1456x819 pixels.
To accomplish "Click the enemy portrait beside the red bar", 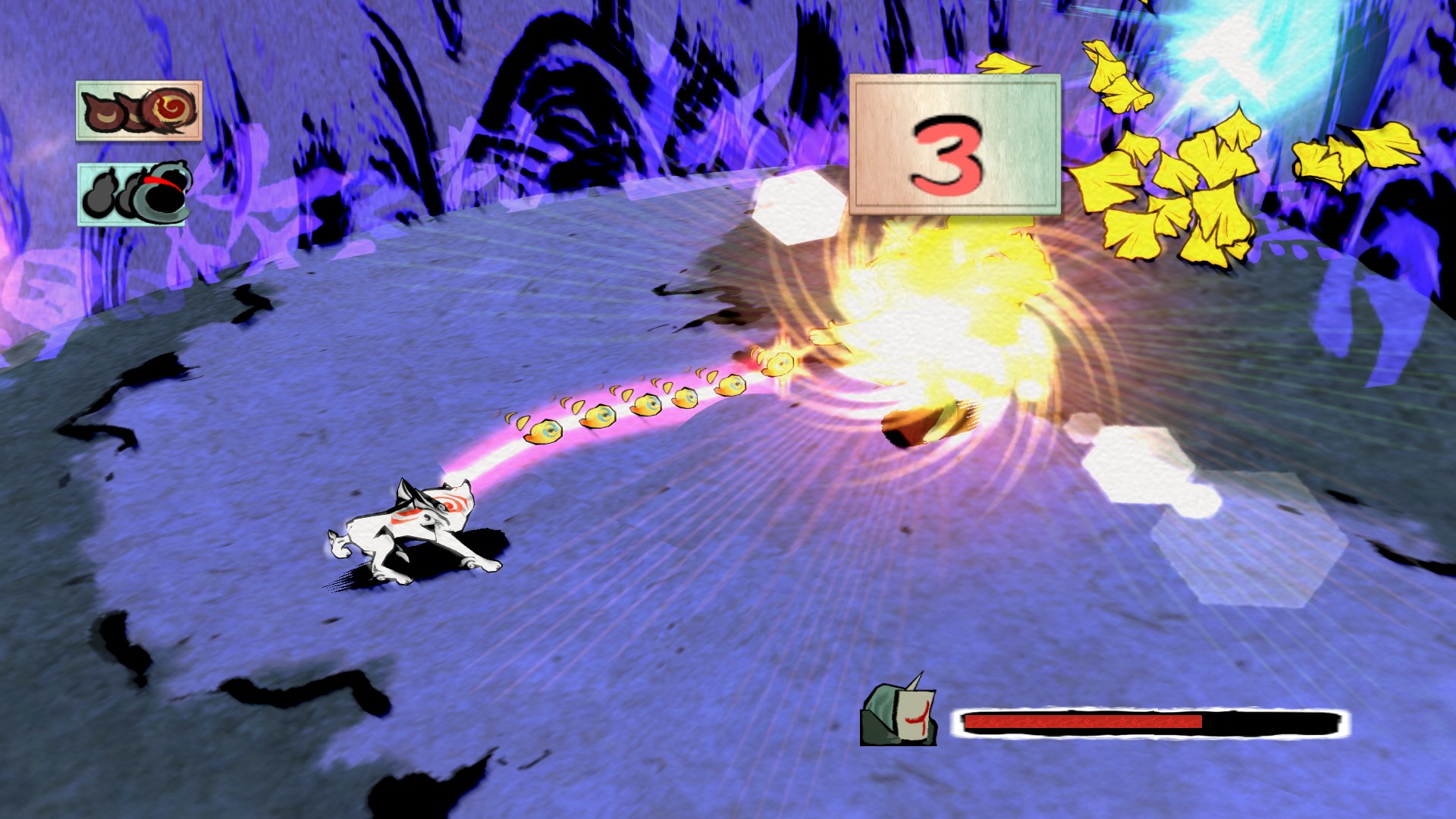I will pos(899,711).
